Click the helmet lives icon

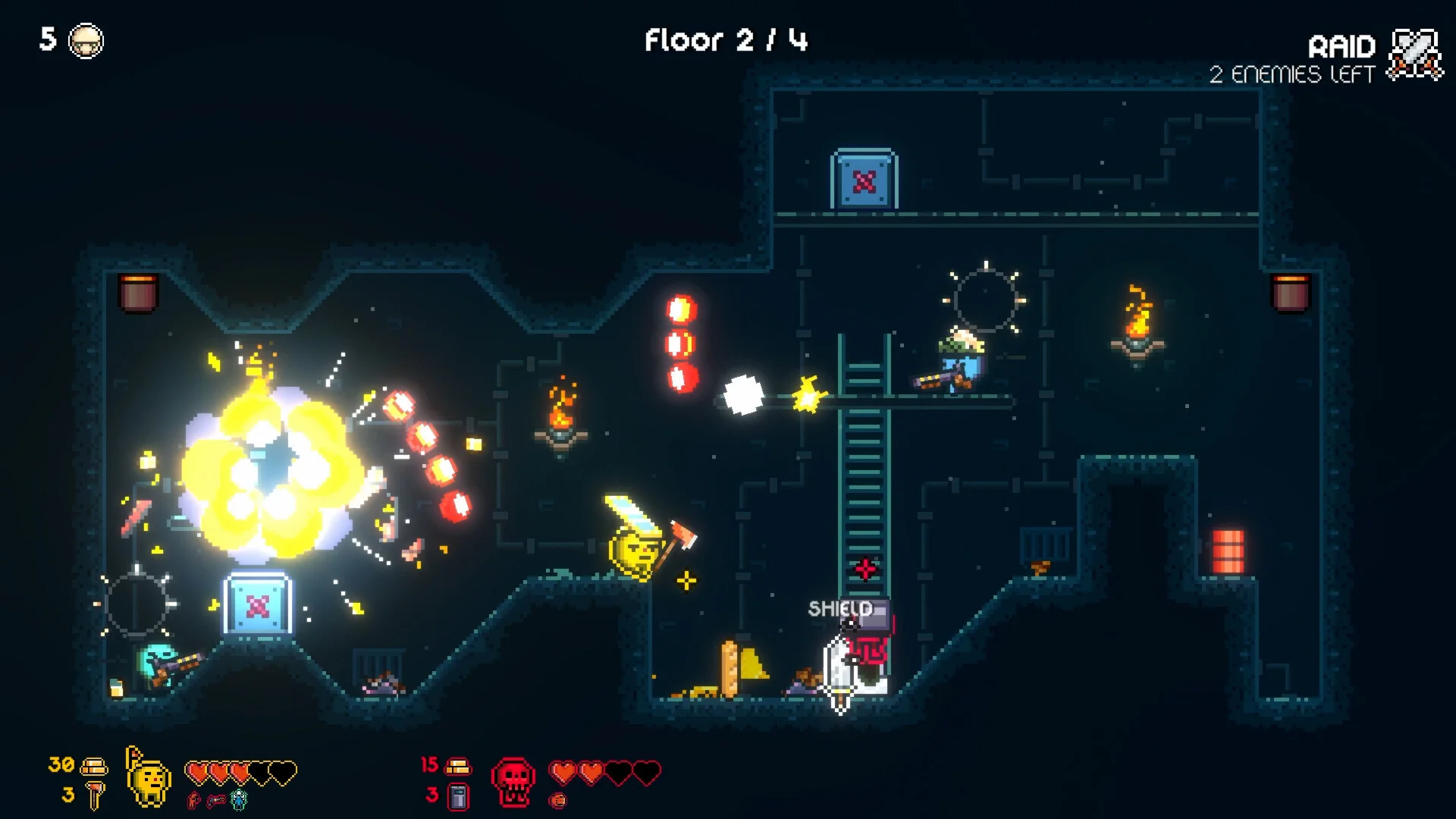[86, 41]
